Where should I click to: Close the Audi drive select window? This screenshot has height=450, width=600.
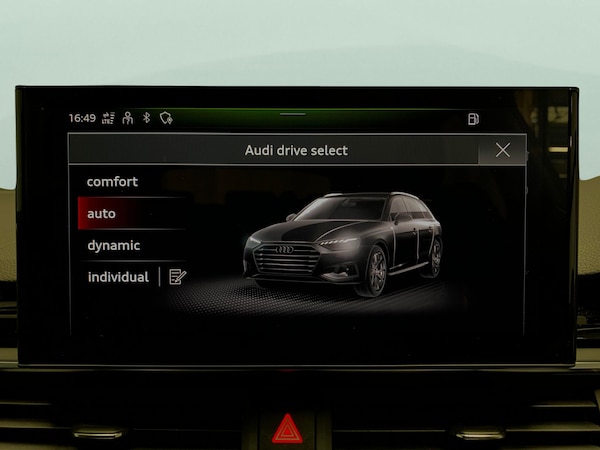click(x=502, y=150)
